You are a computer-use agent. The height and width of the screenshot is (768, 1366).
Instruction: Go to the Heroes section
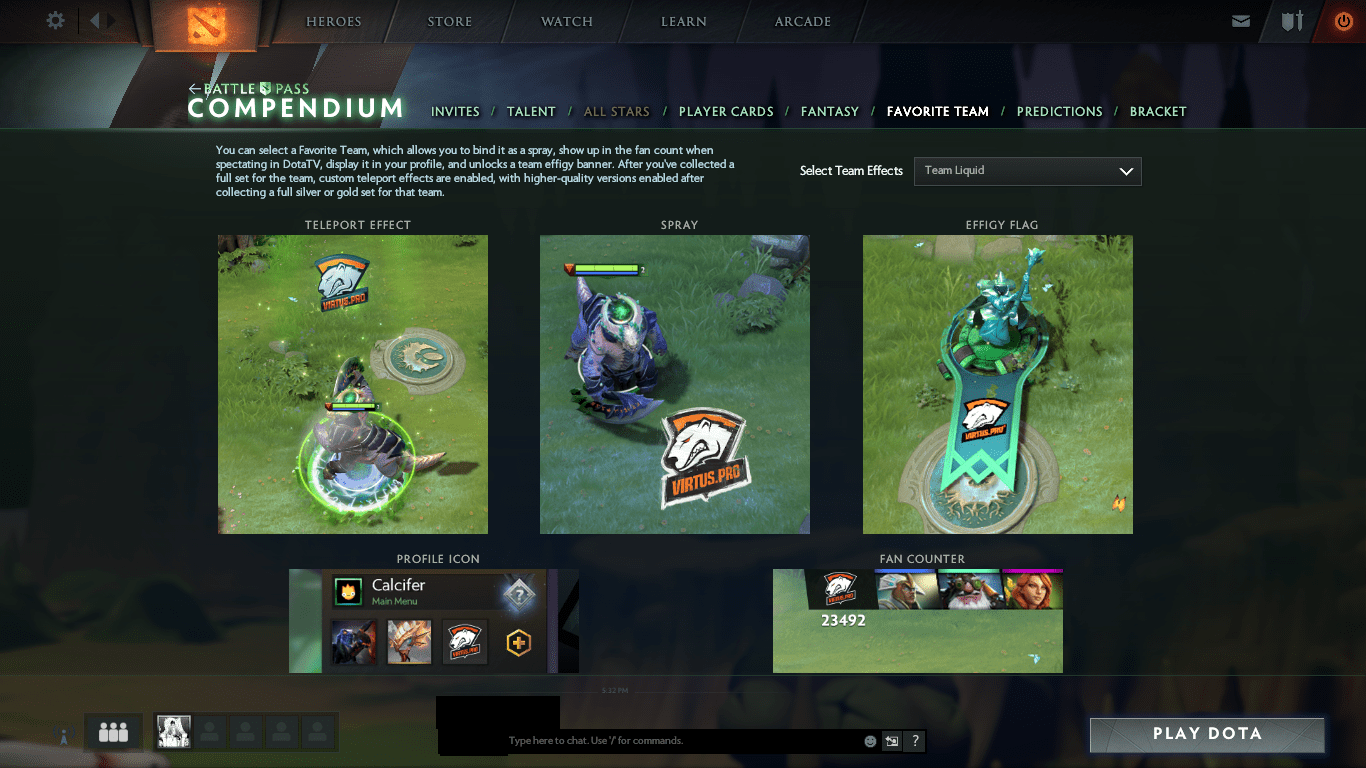point(334,22)
